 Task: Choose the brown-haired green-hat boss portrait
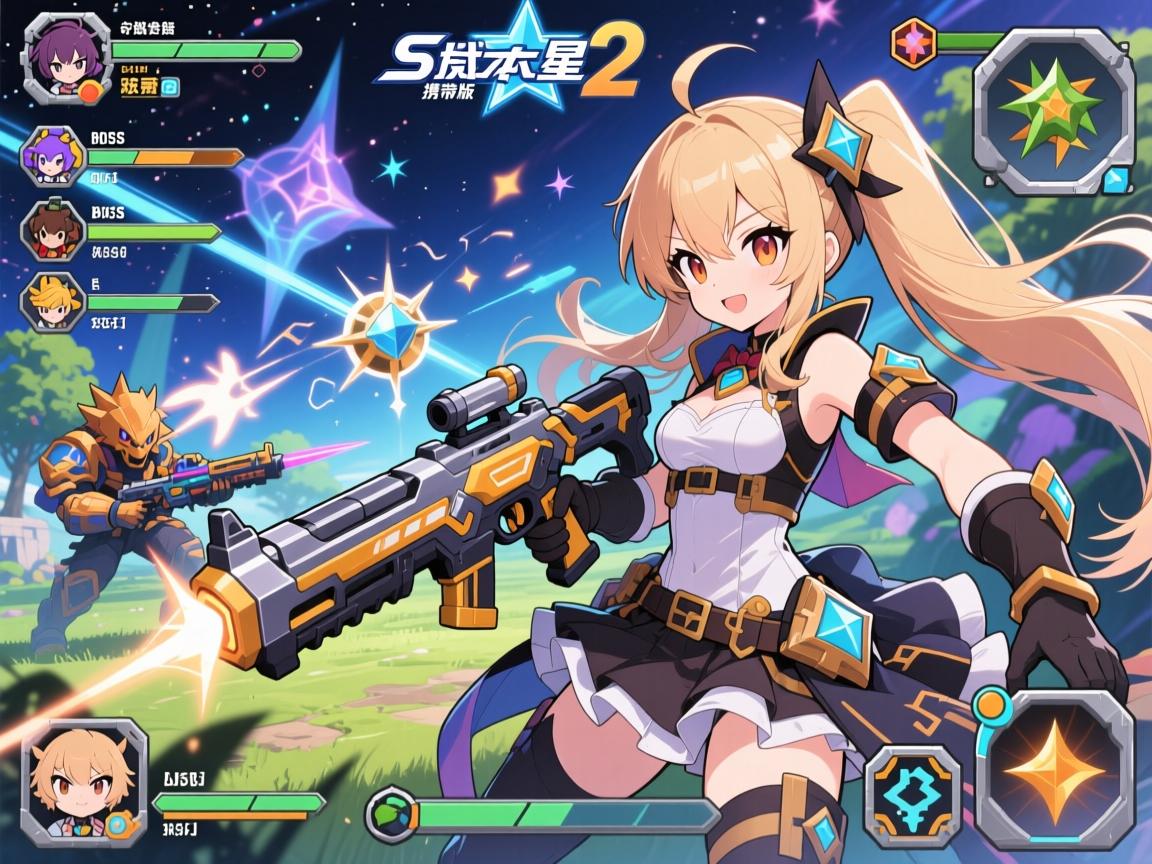click(52, 230)
